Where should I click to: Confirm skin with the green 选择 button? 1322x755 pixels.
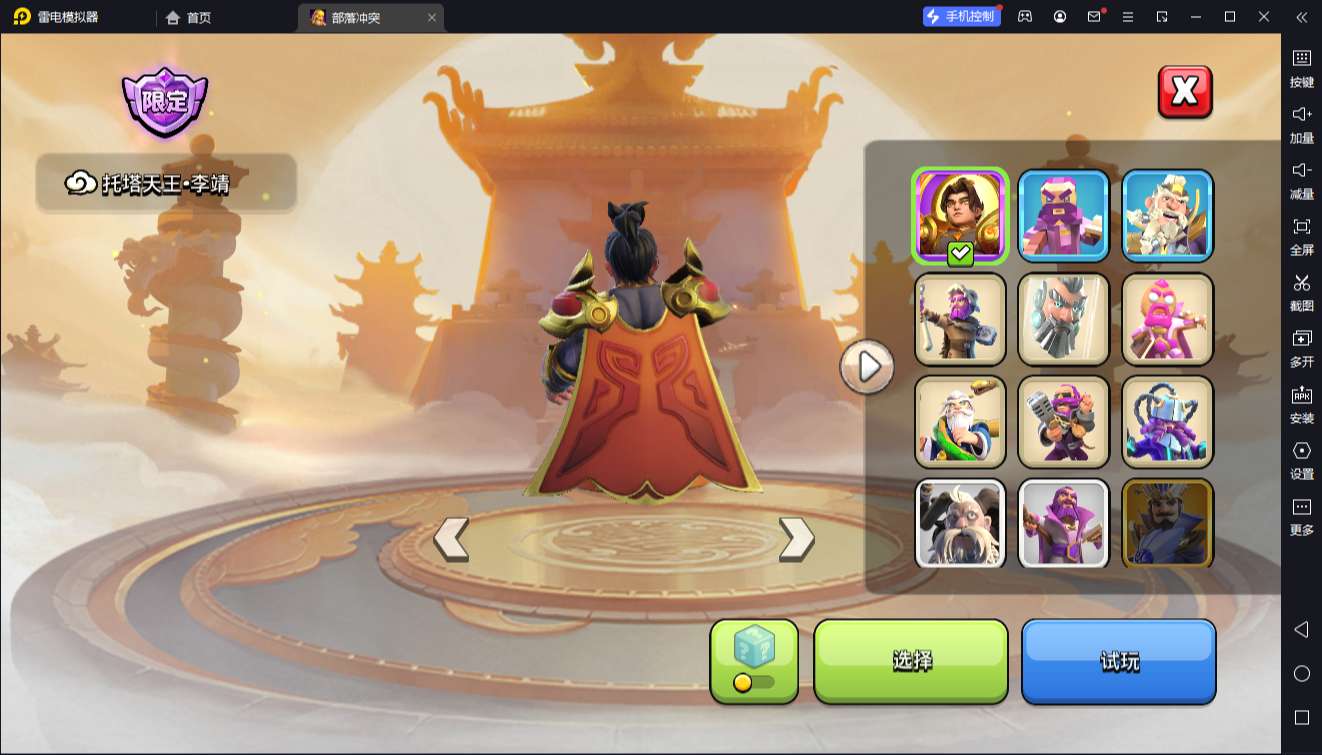[911, 660]
